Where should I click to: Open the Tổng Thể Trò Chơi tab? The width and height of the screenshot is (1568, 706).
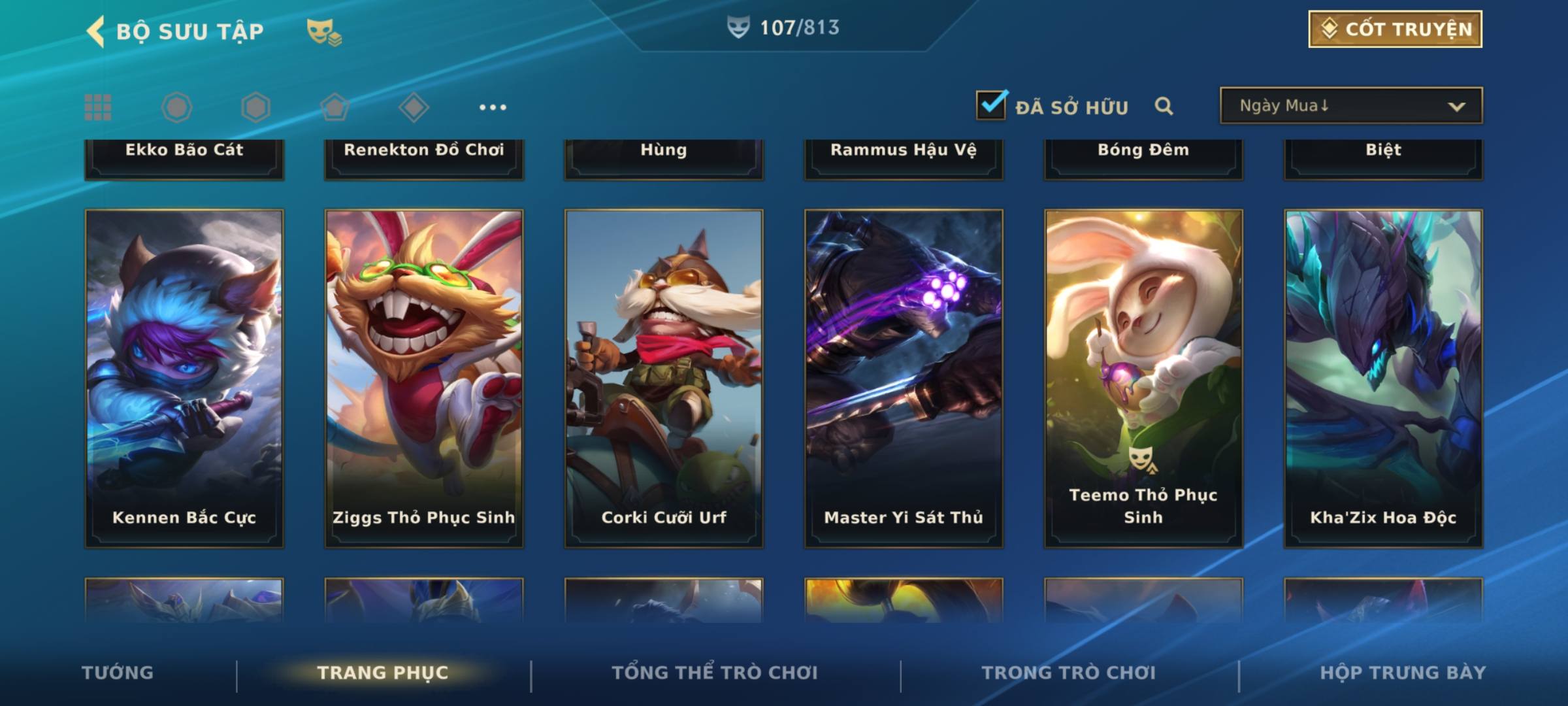(x=715, y=673)
